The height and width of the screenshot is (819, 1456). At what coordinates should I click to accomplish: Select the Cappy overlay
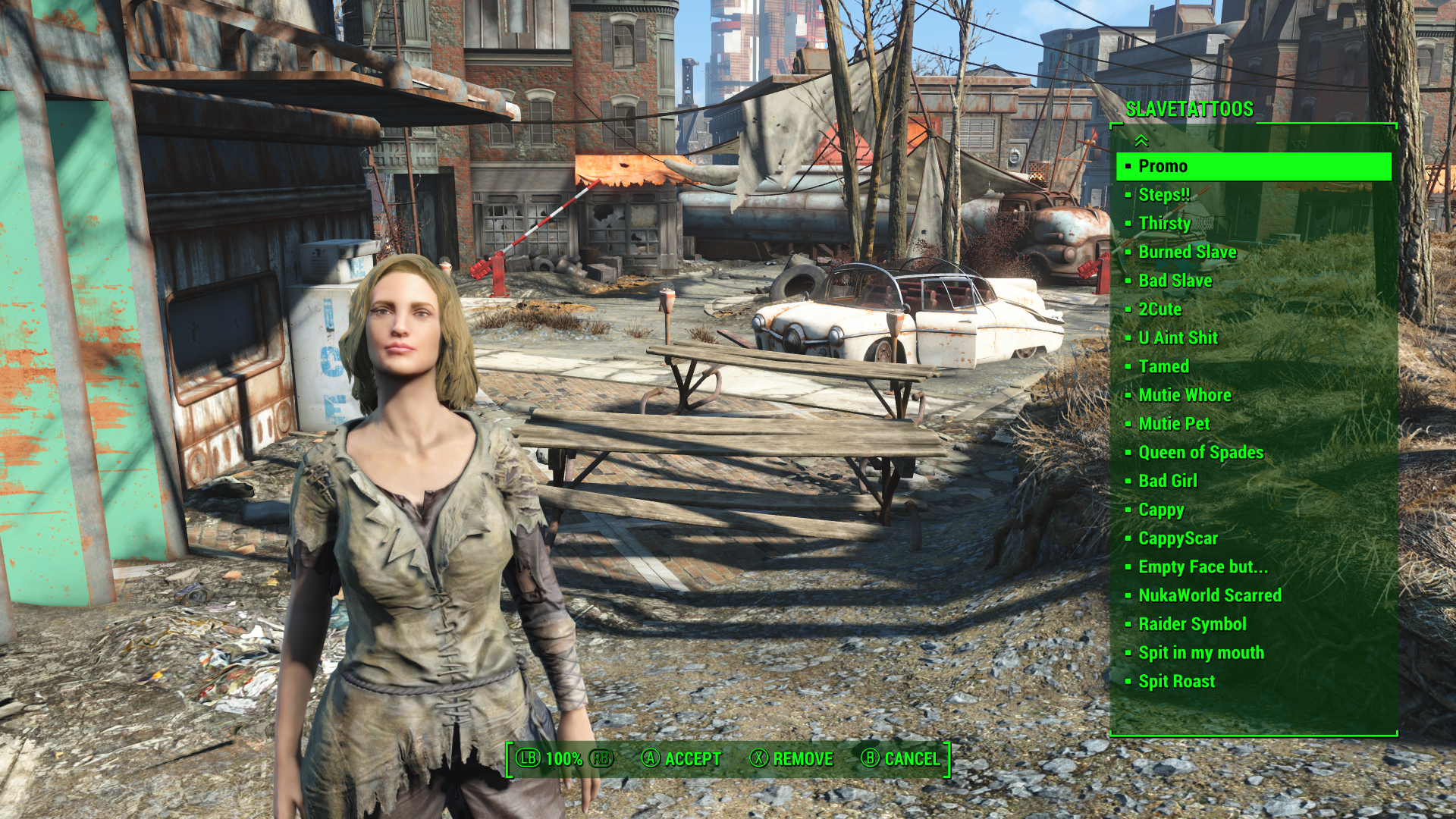1161,510
